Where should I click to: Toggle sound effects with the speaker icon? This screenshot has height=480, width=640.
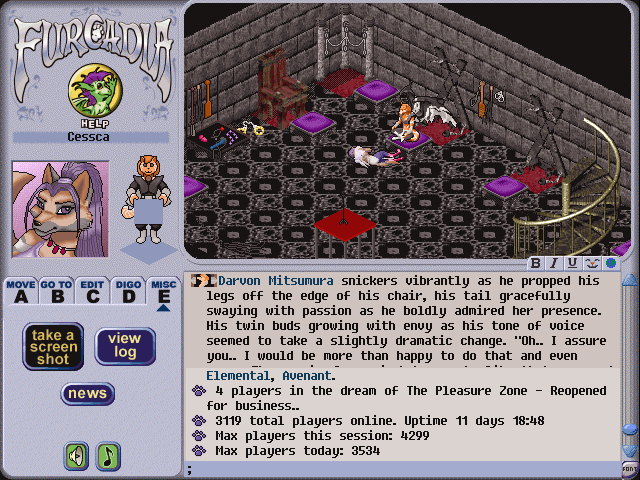pos(76,456)
